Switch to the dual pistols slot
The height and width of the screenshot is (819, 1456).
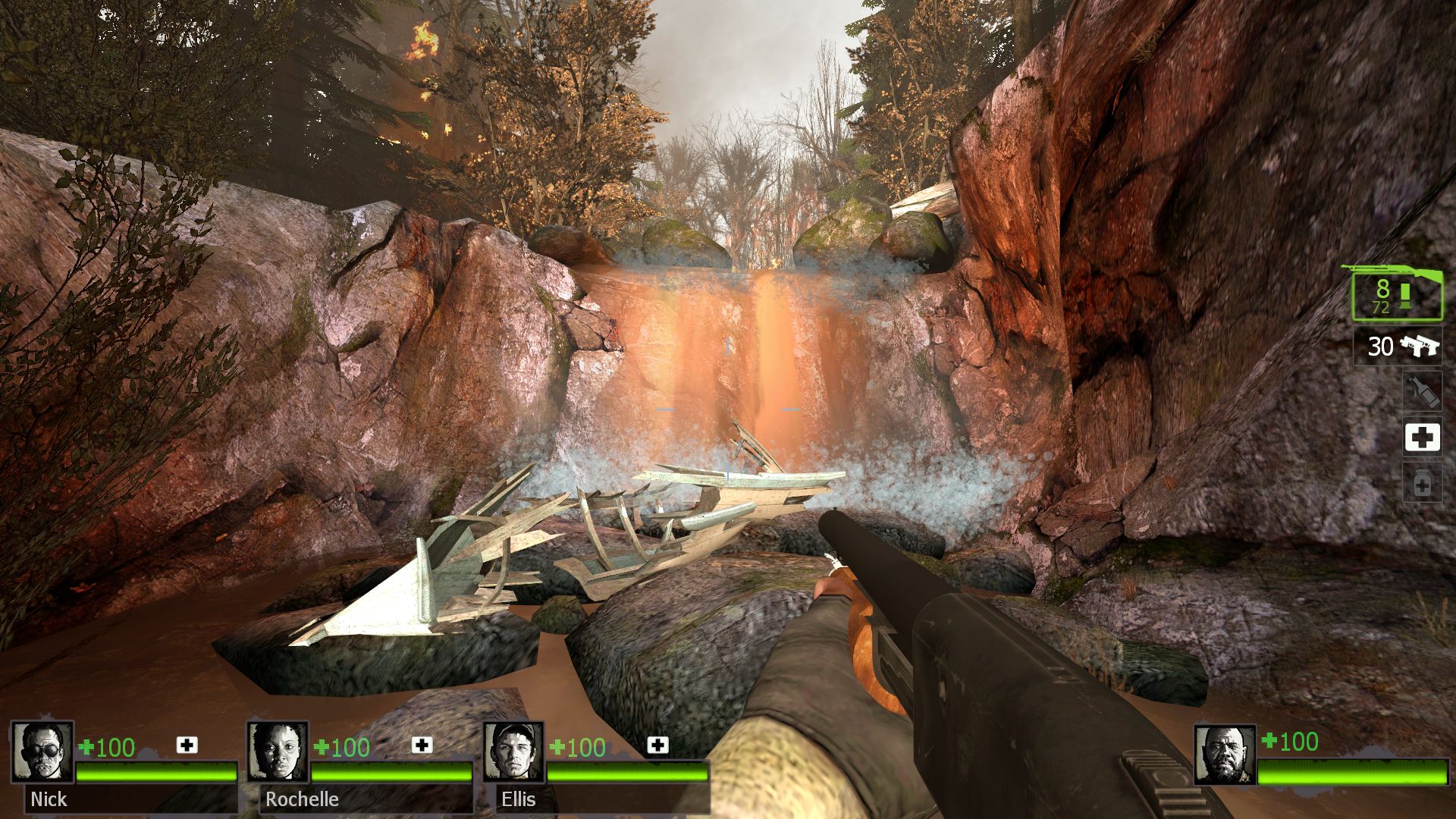pos(1398,347)
